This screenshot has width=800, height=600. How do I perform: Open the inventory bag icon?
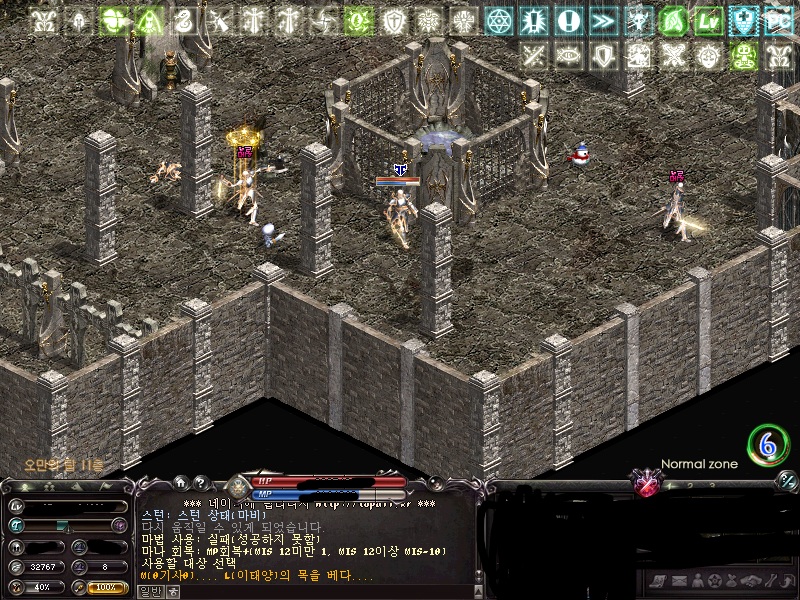(x=731, y=581)
